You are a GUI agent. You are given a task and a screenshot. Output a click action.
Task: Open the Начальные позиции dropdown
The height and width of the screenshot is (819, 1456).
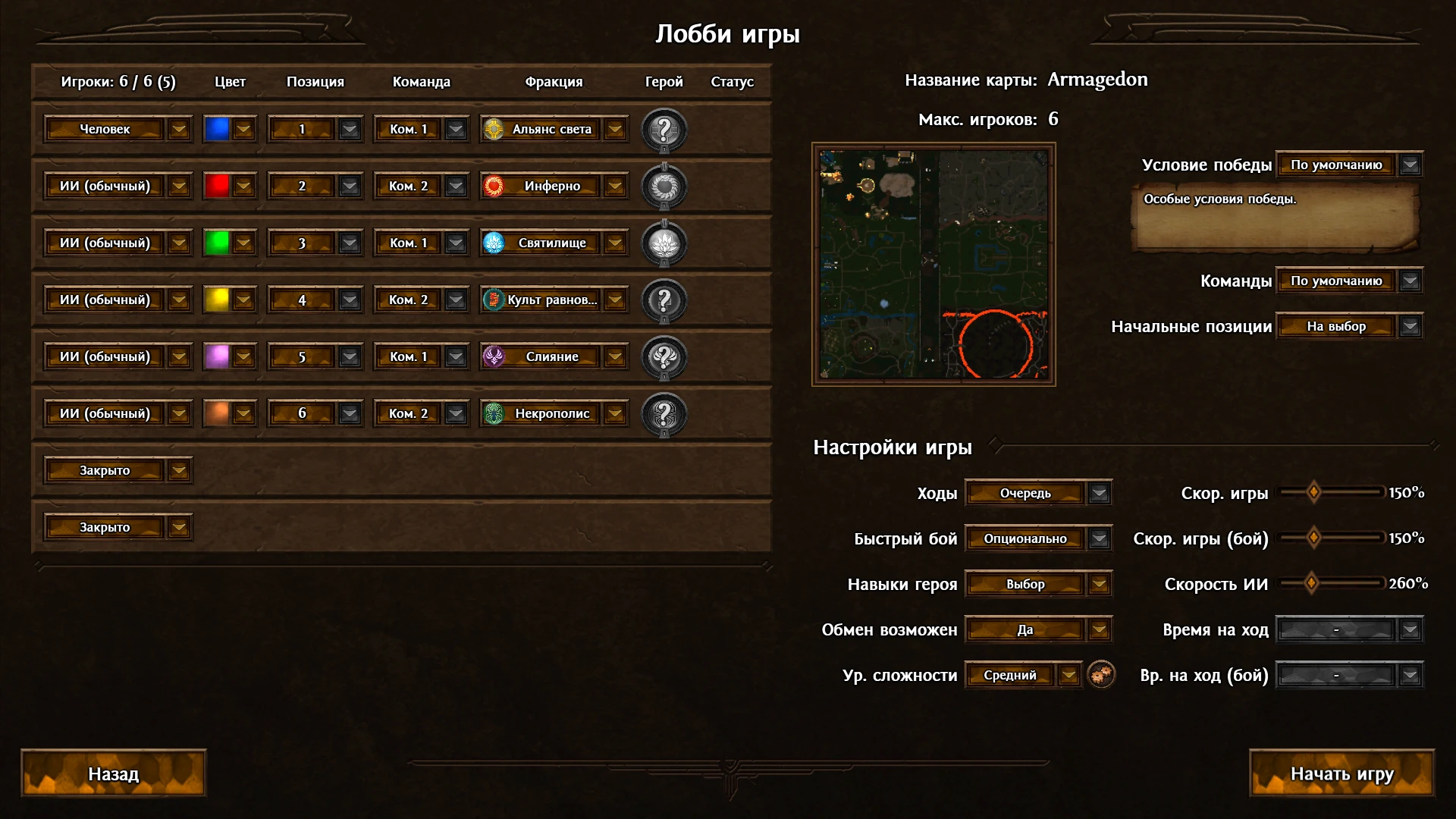(x=1409, y=327)
